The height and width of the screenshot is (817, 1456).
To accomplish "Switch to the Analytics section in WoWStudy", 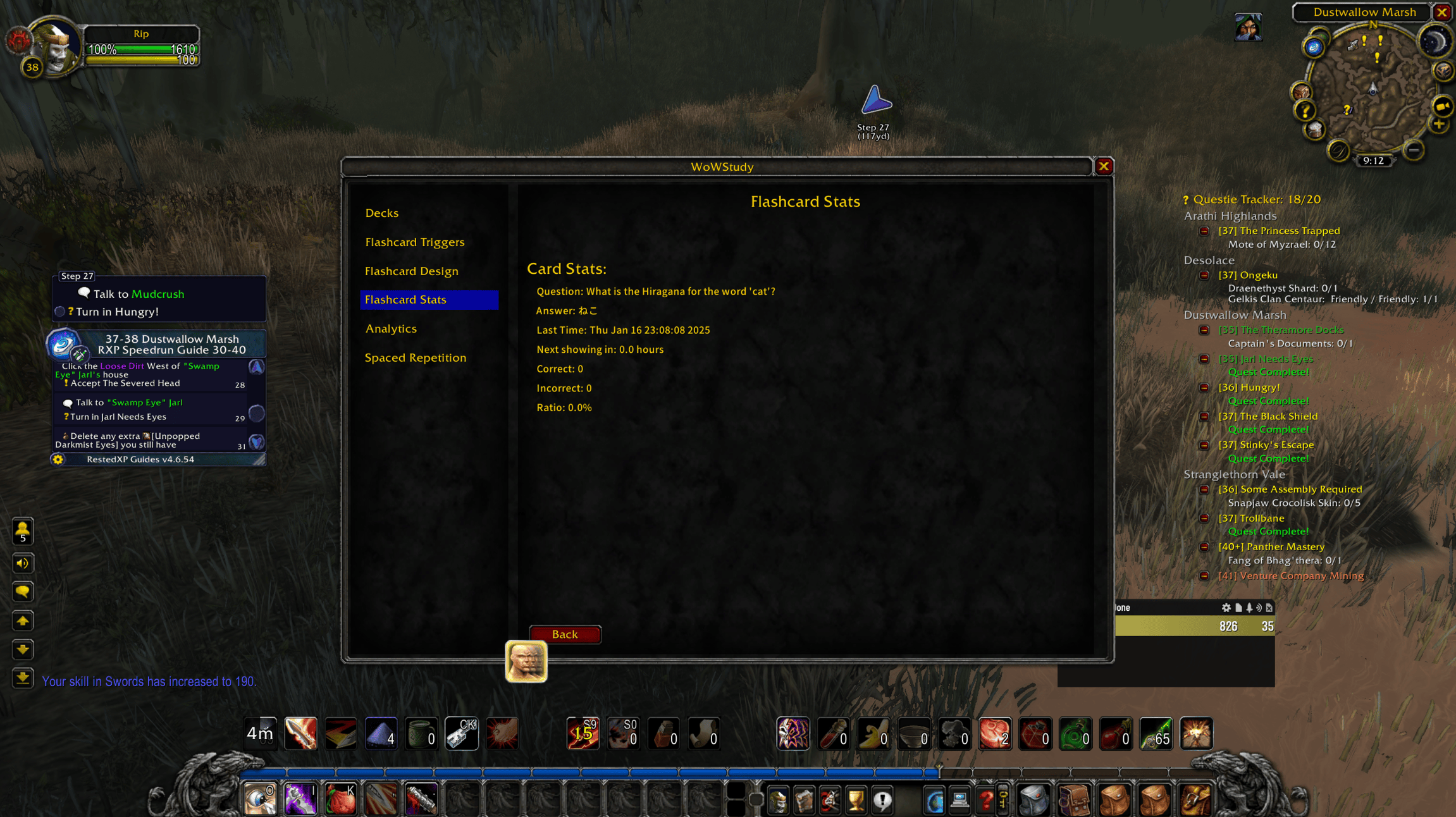I will tap(391, 328).
